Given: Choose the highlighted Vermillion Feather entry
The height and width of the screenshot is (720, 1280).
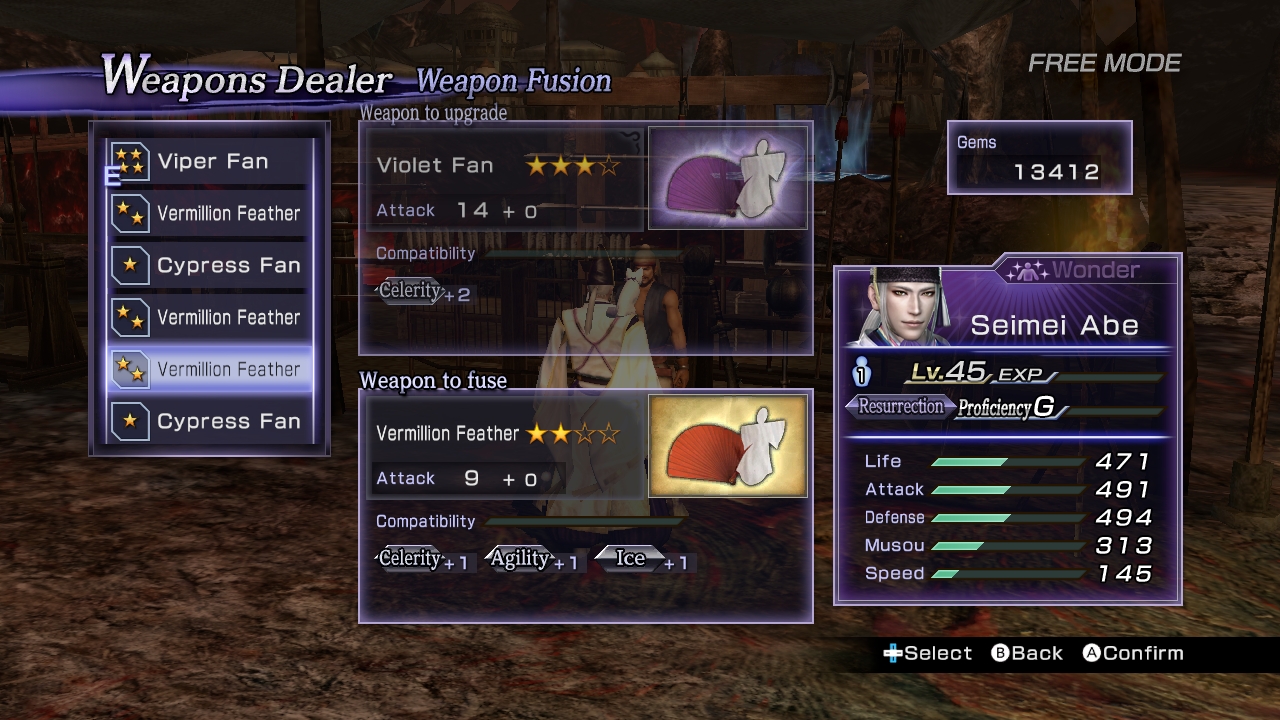Looking at the screenshot, I should pos(211,370).
